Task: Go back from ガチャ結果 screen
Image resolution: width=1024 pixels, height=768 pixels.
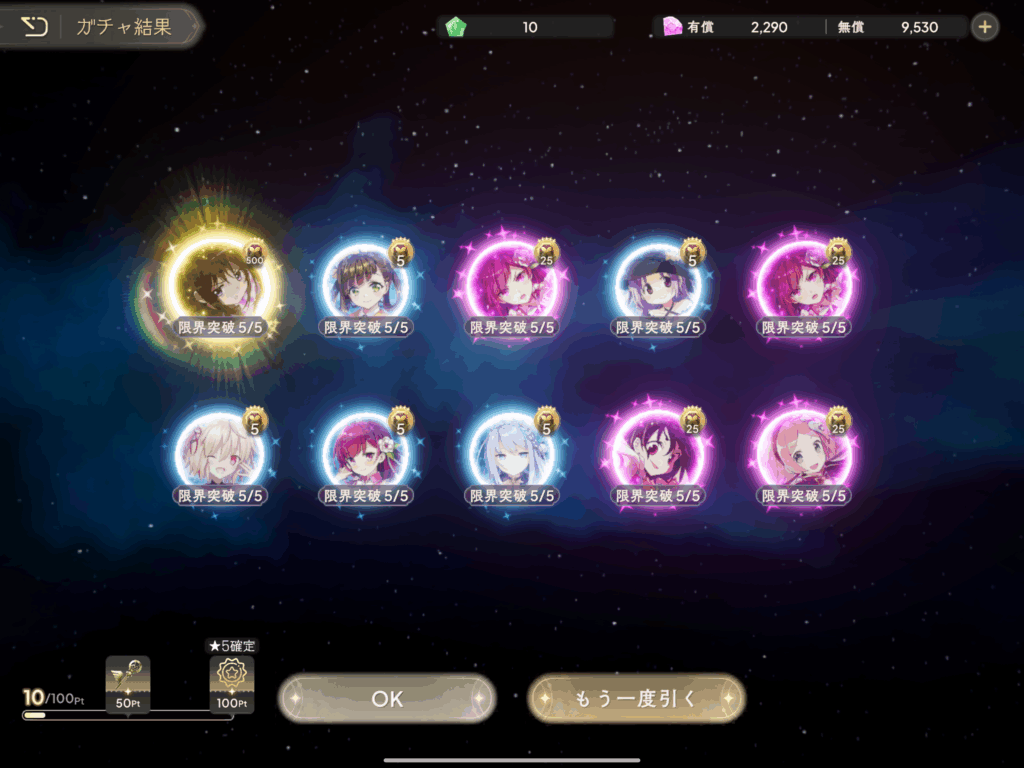Action: [35, 27]
